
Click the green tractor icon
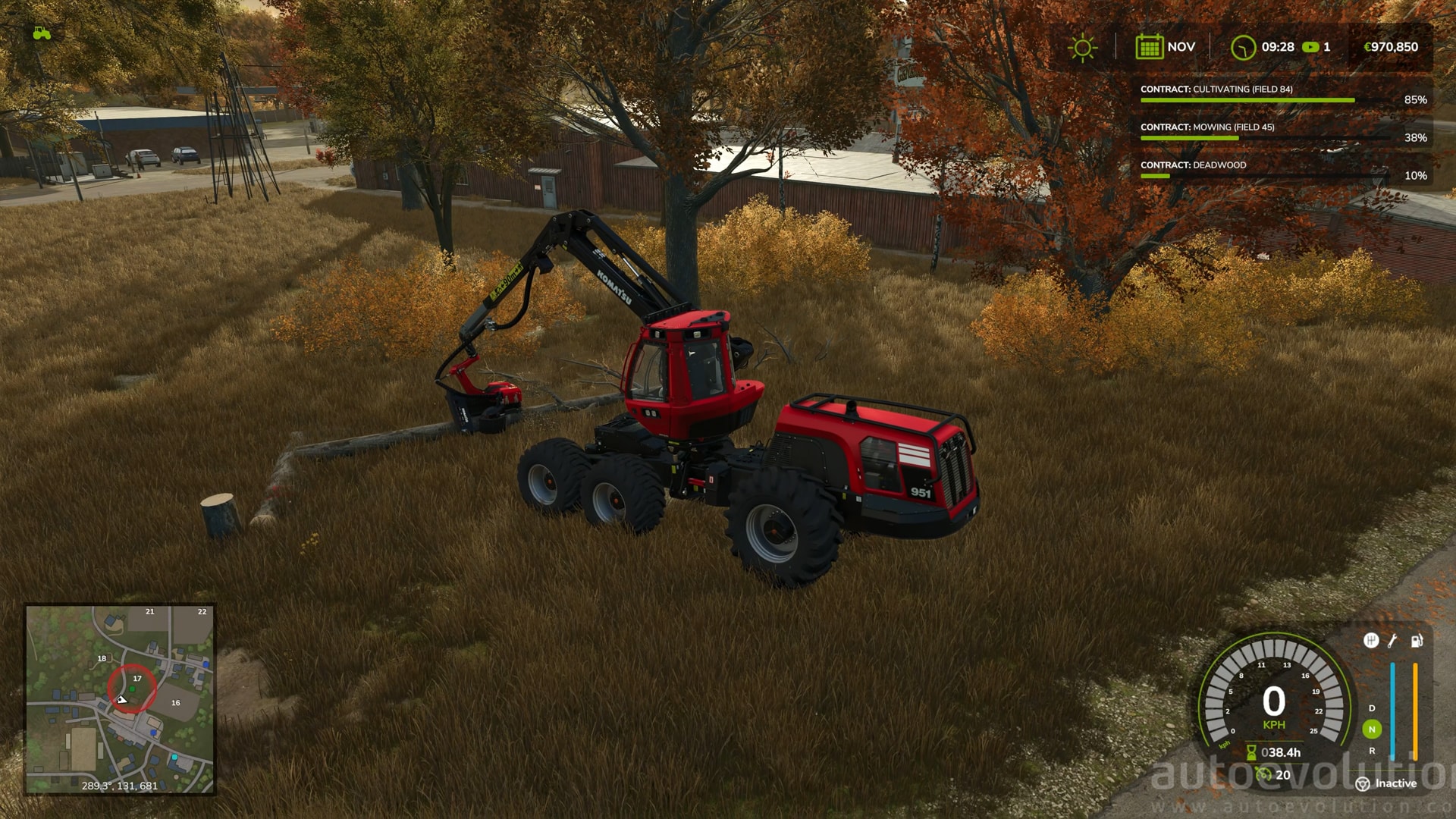[x=42, y=33]
